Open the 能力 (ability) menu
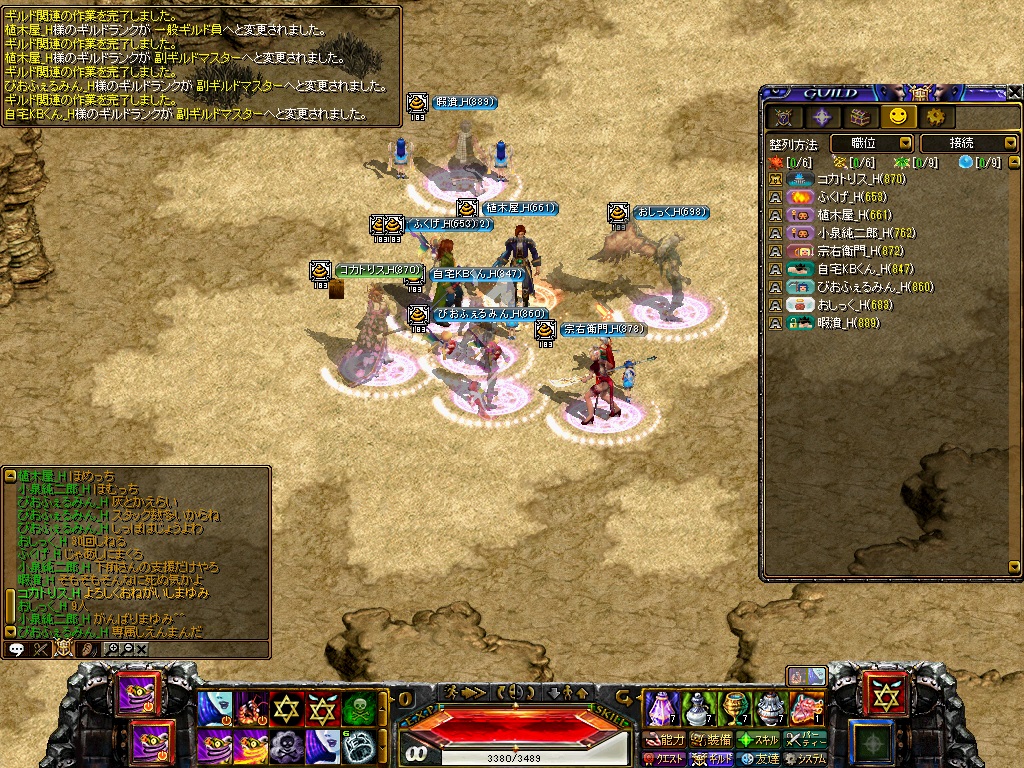 point(663,740)
